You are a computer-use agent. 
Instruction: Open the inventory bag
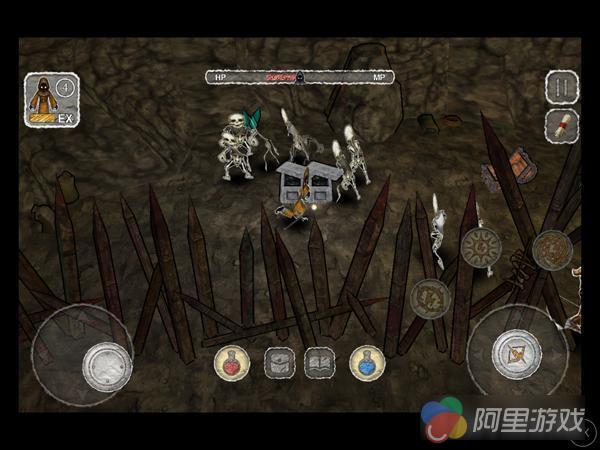click(x=279, y=362)
